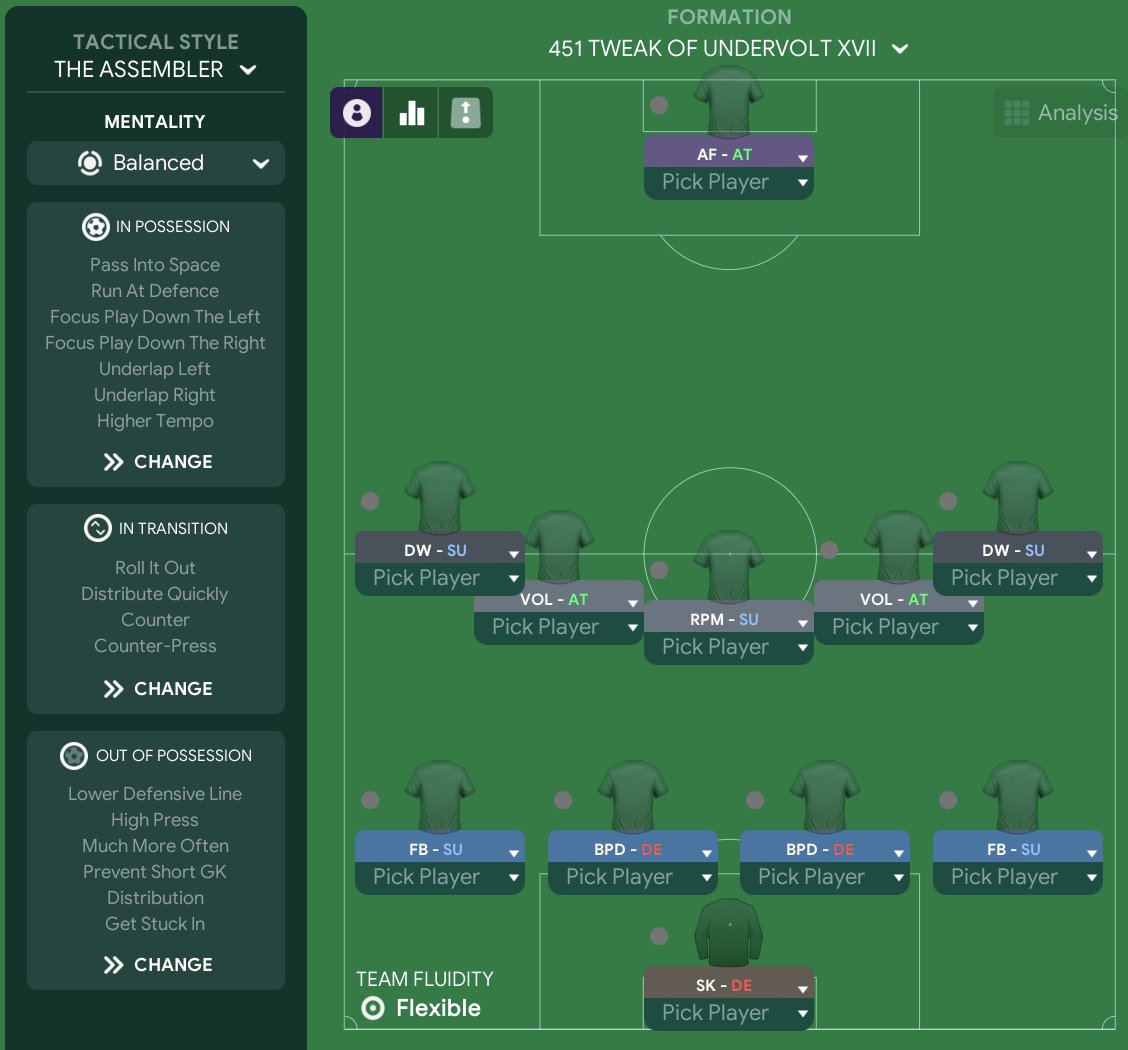This screenshot has height=1050, width=1128.
Task: Change the AF - AT striker role
Action: pyautogui.click(x=728, y=156)
